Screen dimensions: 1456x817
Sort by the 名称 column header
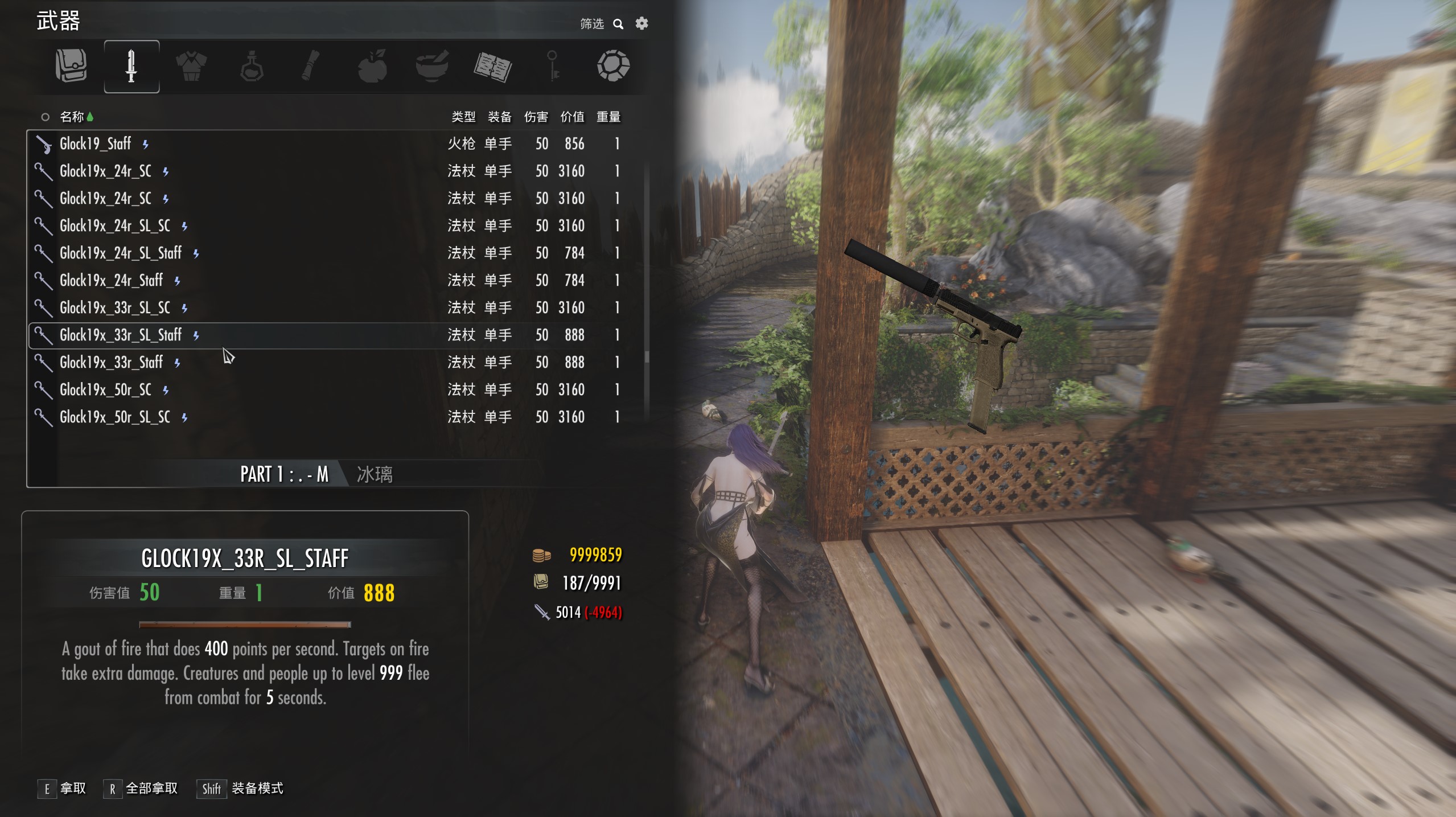(72, 117)
